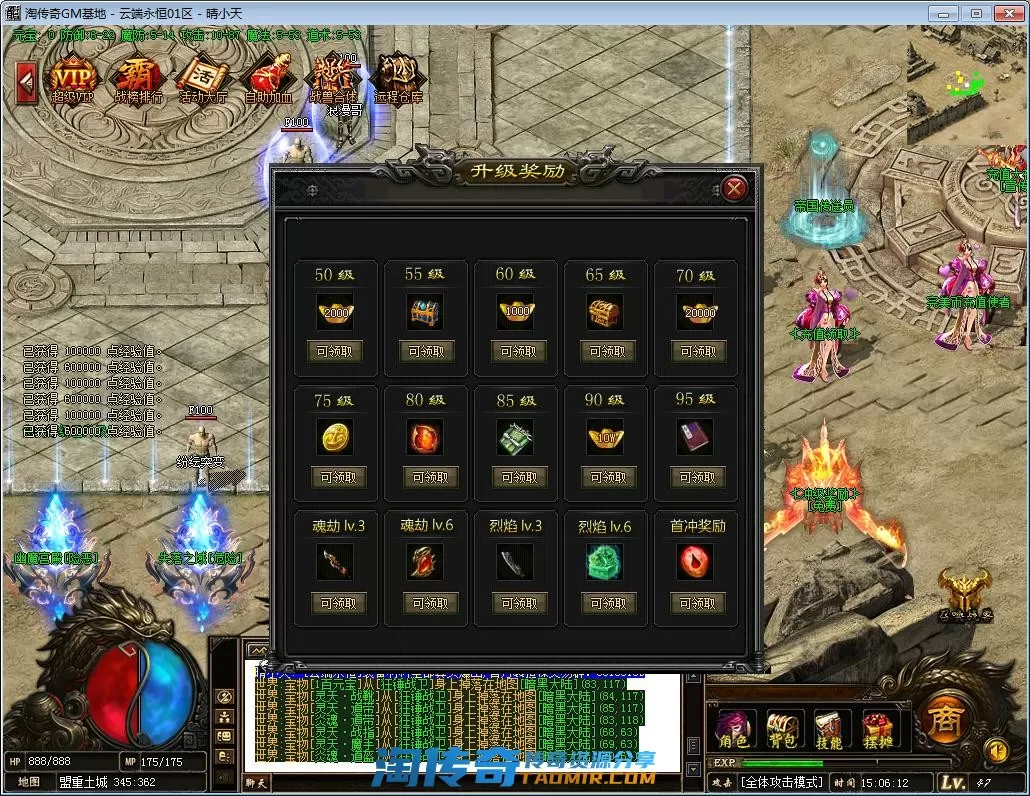This screenshot has width=1030, height=796.
Task: Open the 远程仓库 remote warehouse
Action: coord(398,79)
